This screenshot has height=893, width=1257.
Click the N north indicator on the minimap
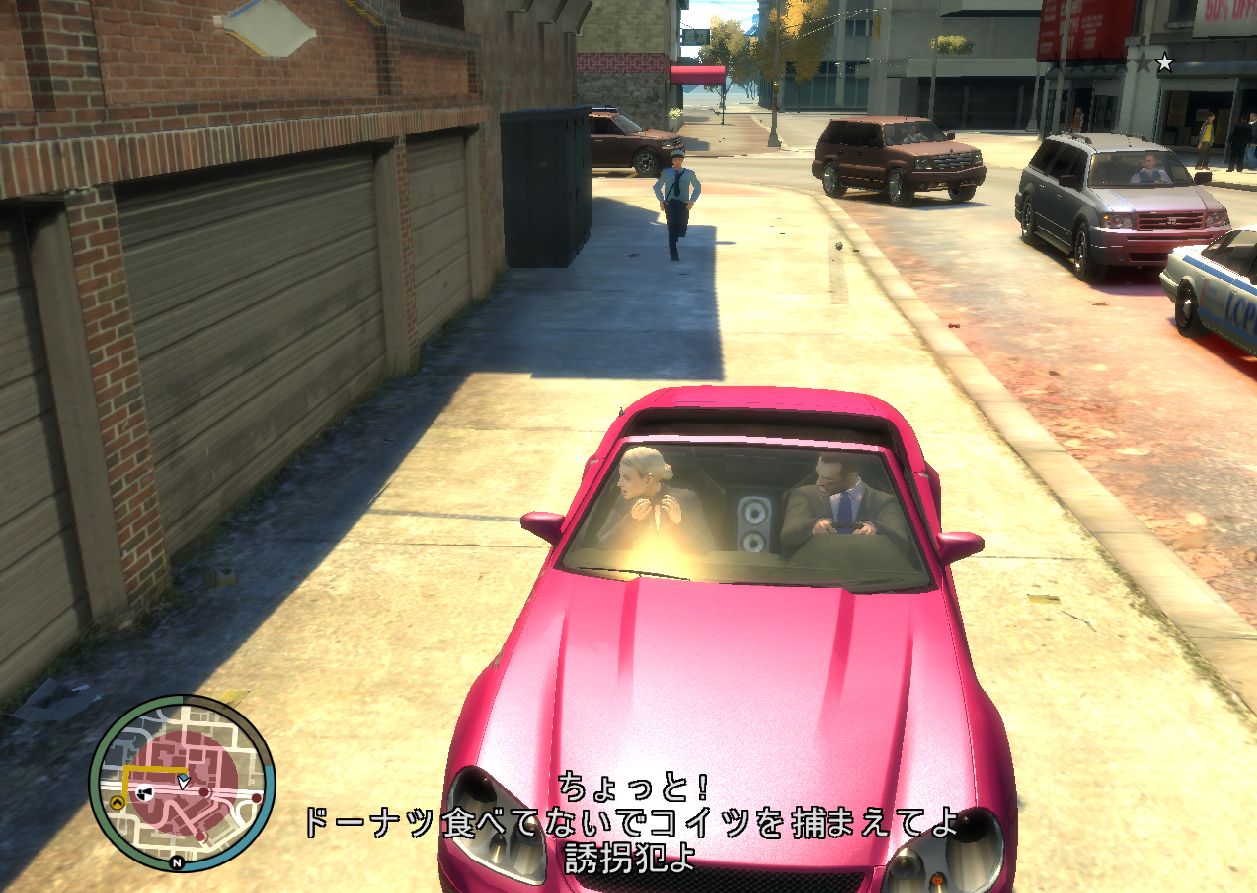(x=177, y=862)
